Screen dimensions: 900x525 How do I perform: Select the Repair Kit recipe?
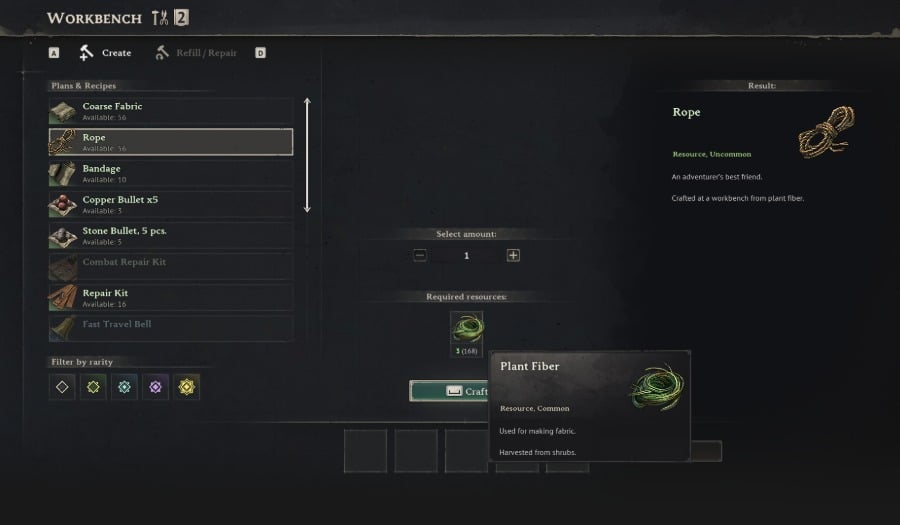point(171,298)
